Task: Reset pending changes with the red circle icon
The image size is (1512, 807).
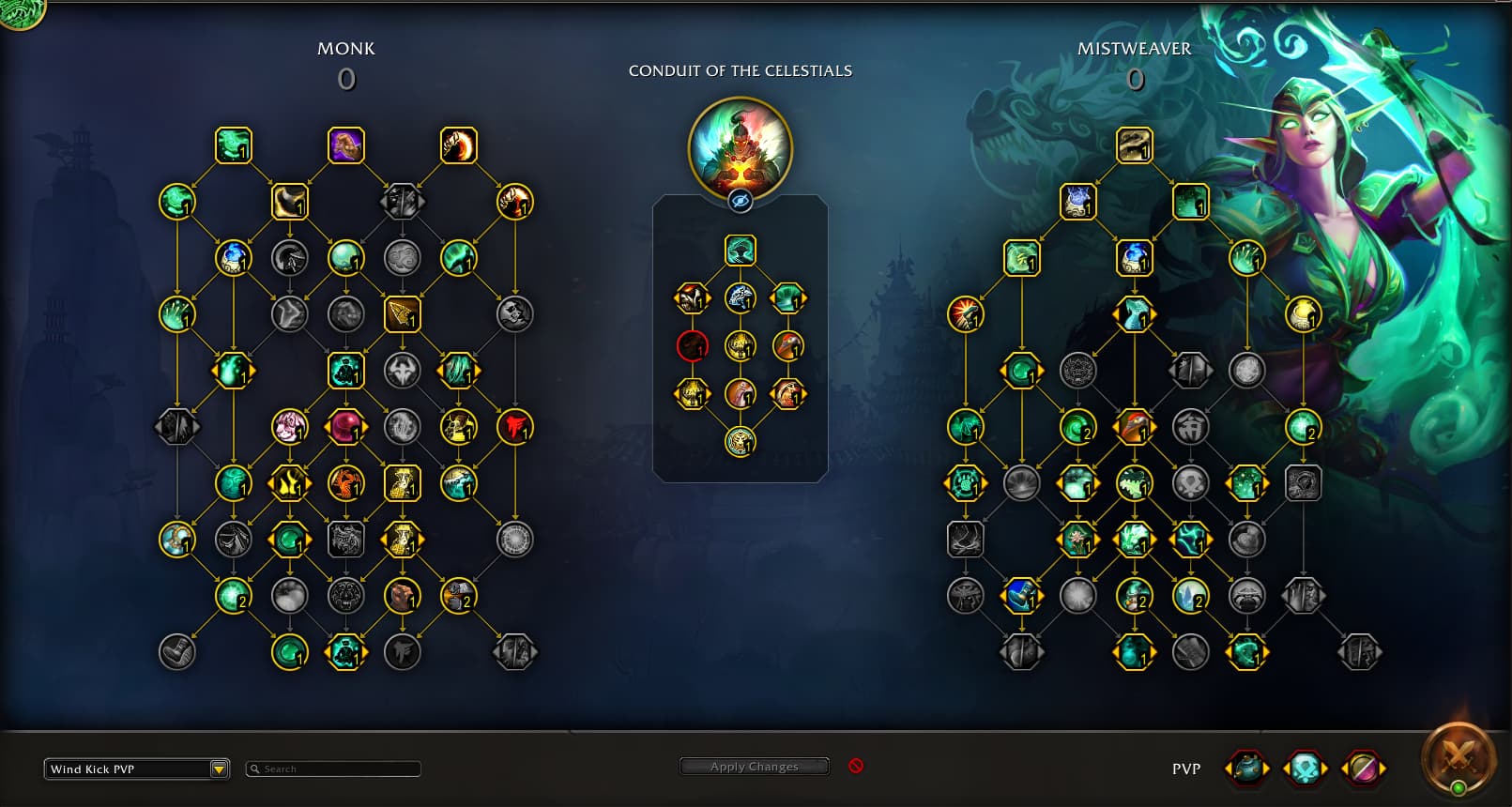Action: 856,766
